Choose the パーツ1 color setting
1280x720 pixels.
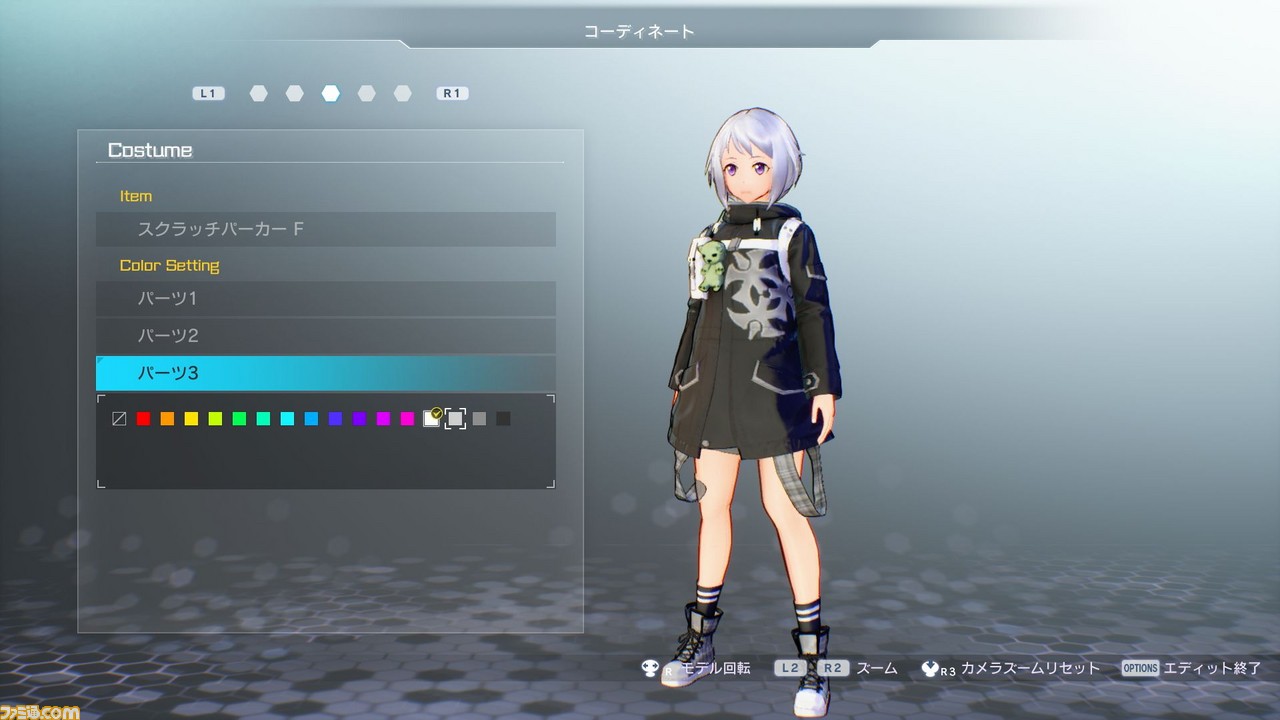coord(325,298)
